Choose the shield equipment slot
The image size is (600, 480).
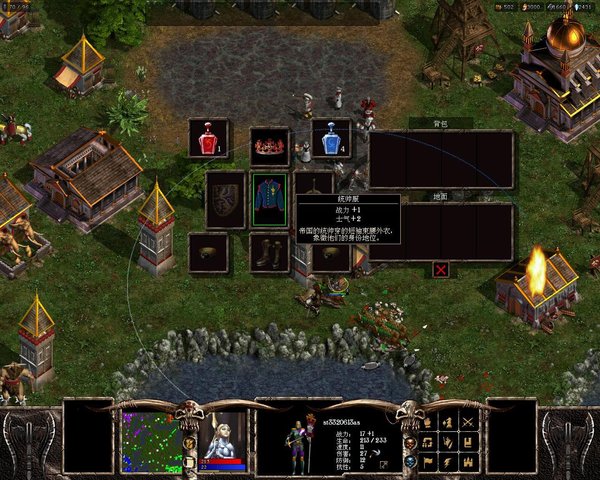click(x=225, y=198)
